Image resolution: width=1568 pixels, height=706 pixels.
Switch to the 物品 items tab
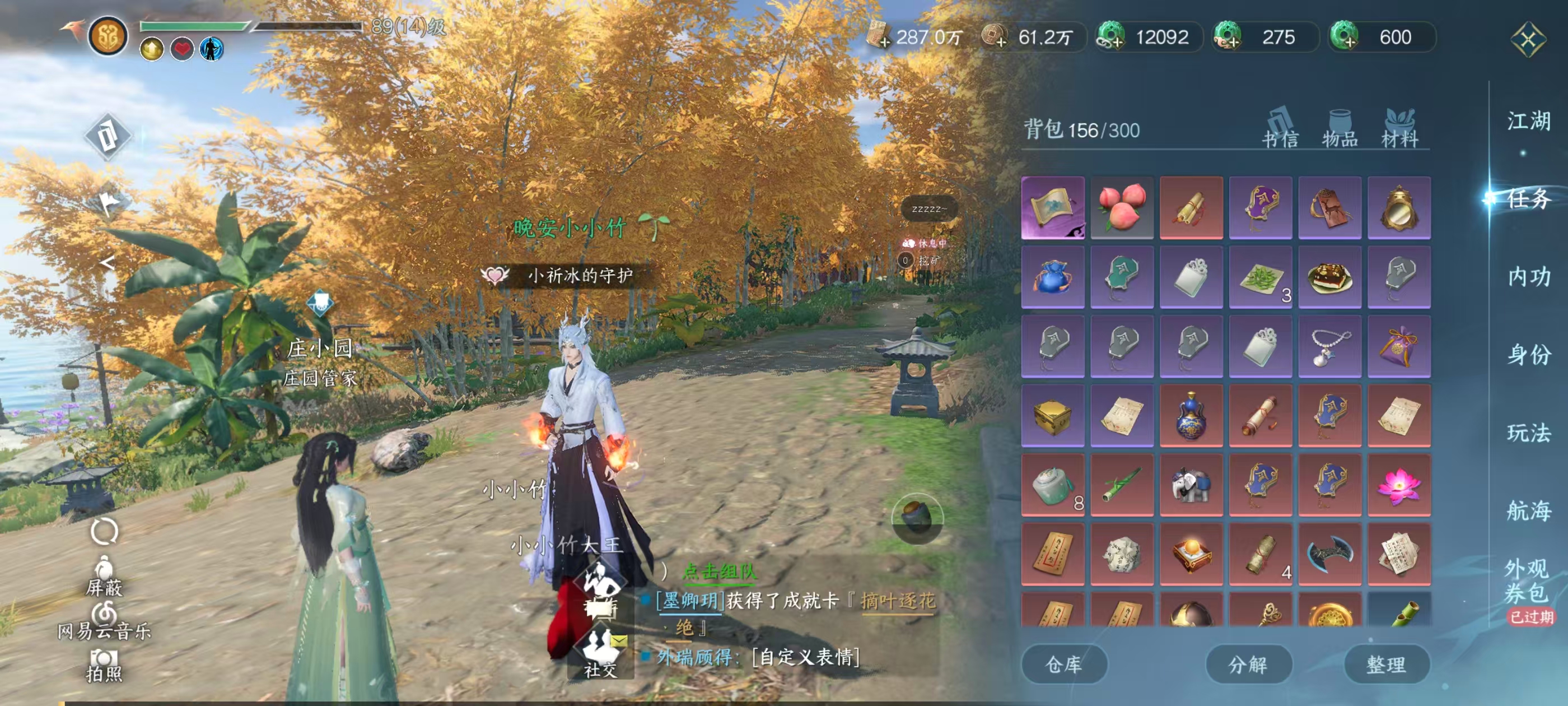pos(1340,129)
